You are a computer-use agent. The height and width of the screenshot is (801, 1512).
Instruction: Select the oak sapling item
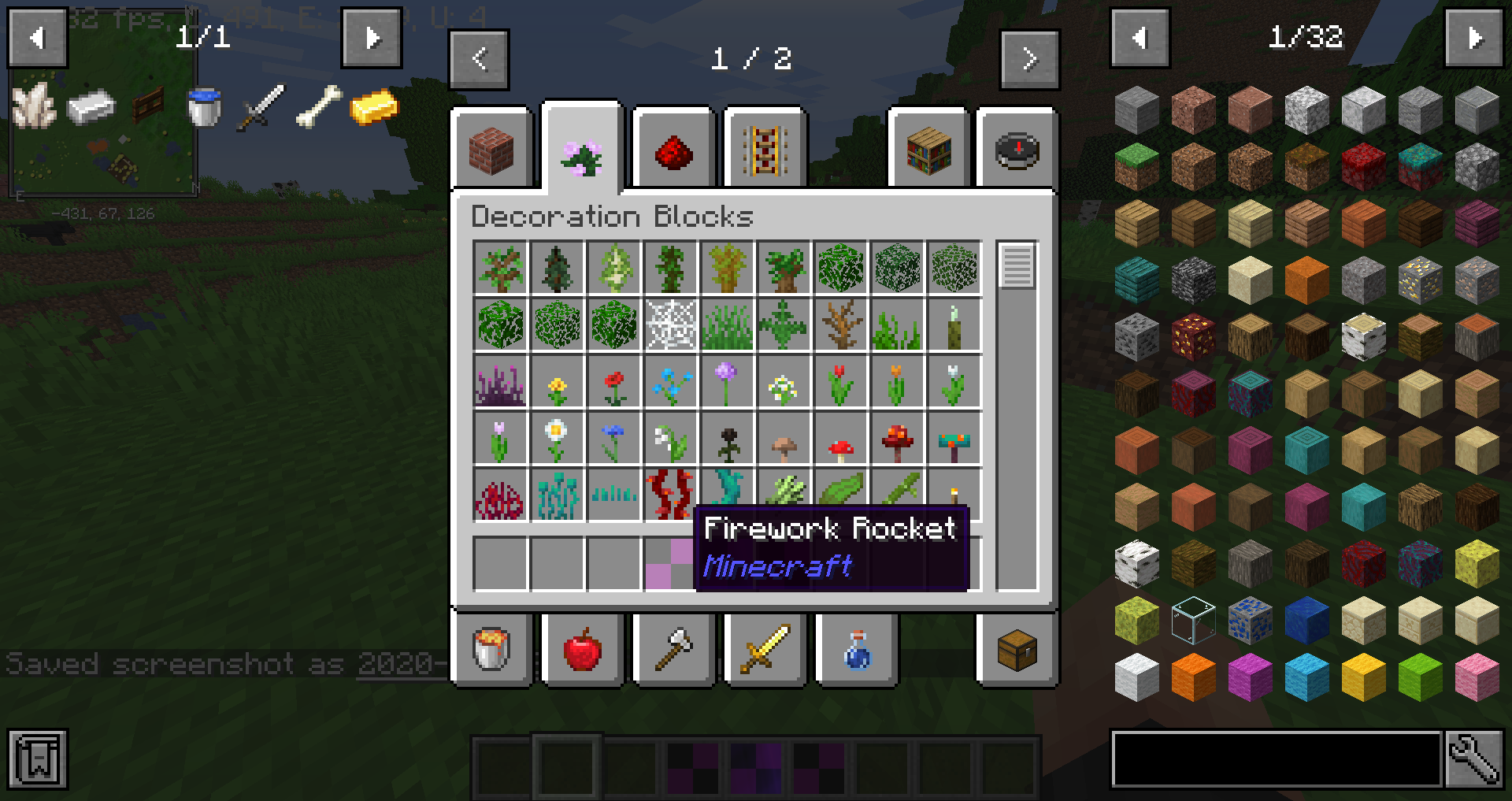click(500, 267)
